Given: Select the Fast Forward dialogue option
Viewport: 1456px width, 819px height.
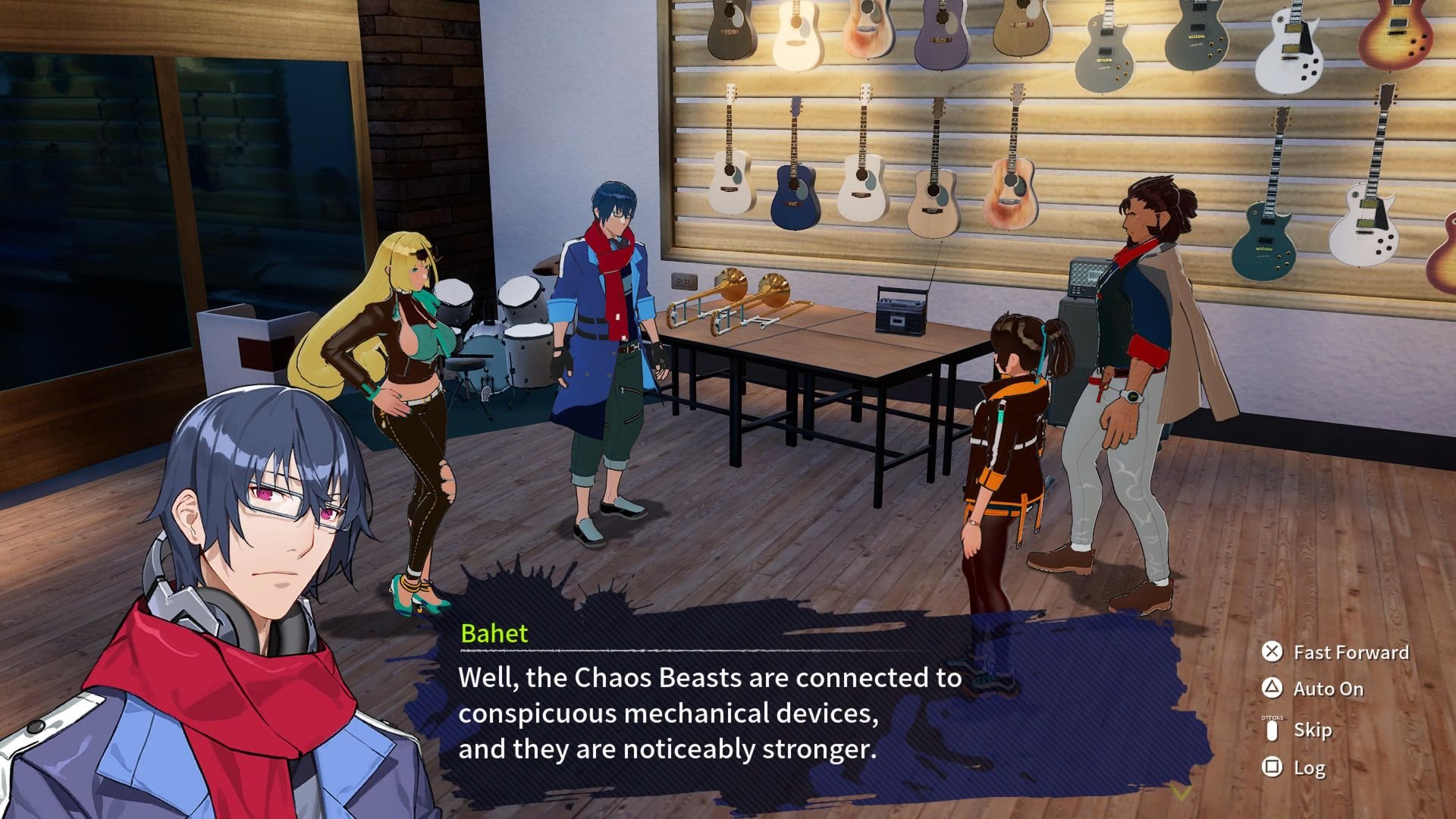Looking at the screenshot, I should click(1336, 652).
